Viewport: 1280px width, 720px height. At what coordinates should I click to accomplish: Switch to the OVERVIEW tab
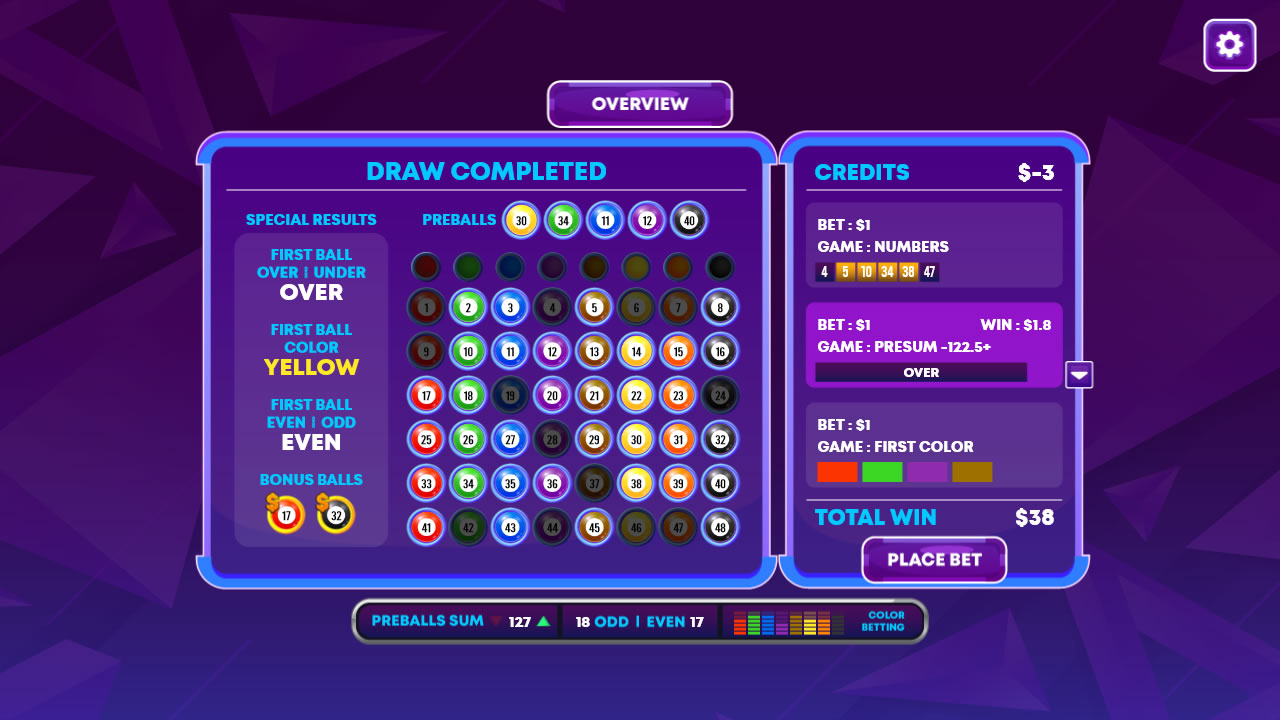click(x=639, y=103)
